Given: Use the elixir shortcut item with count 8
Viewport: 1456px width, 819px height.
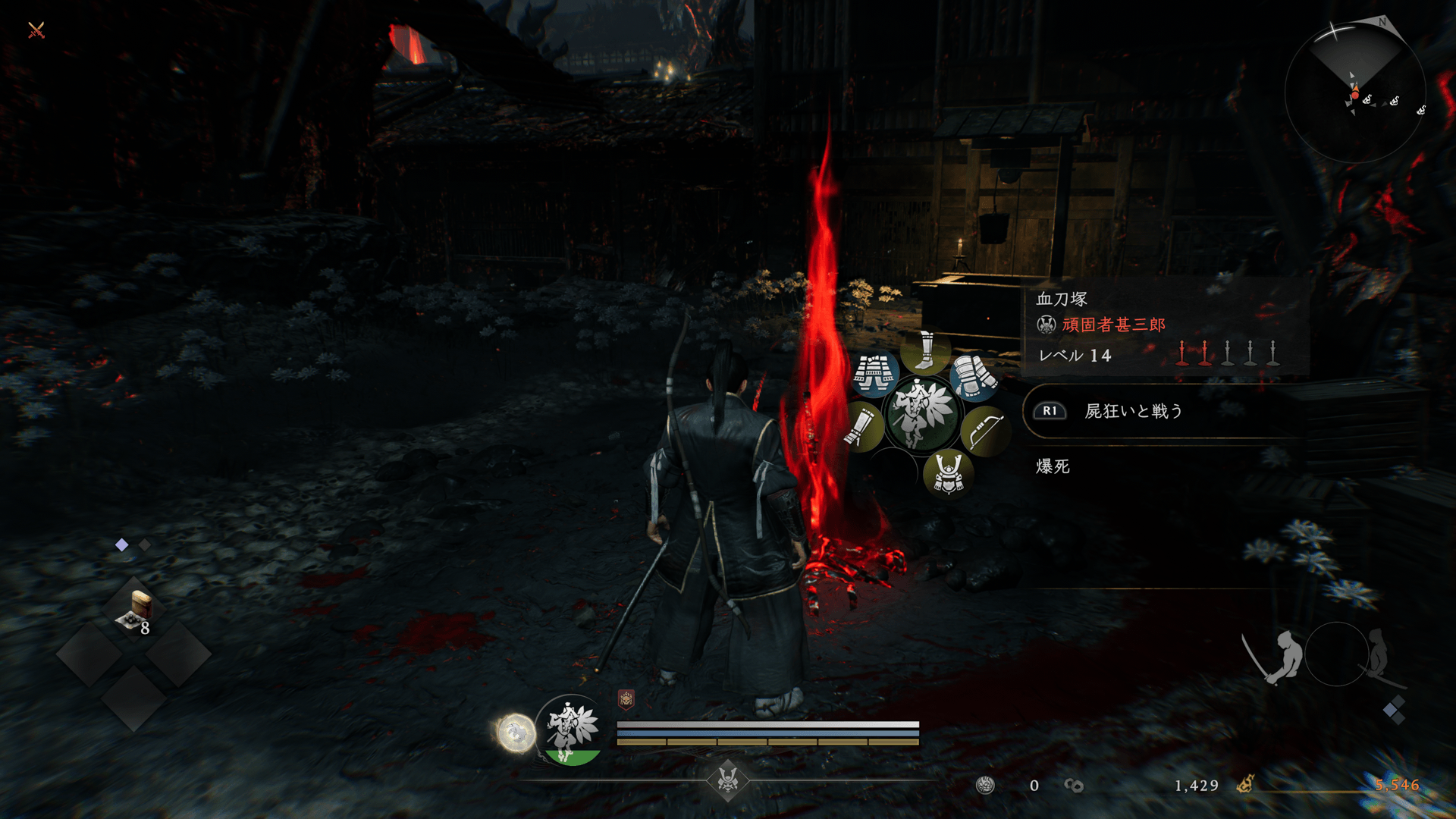Looking at the screenshot, I should (135, 611).
